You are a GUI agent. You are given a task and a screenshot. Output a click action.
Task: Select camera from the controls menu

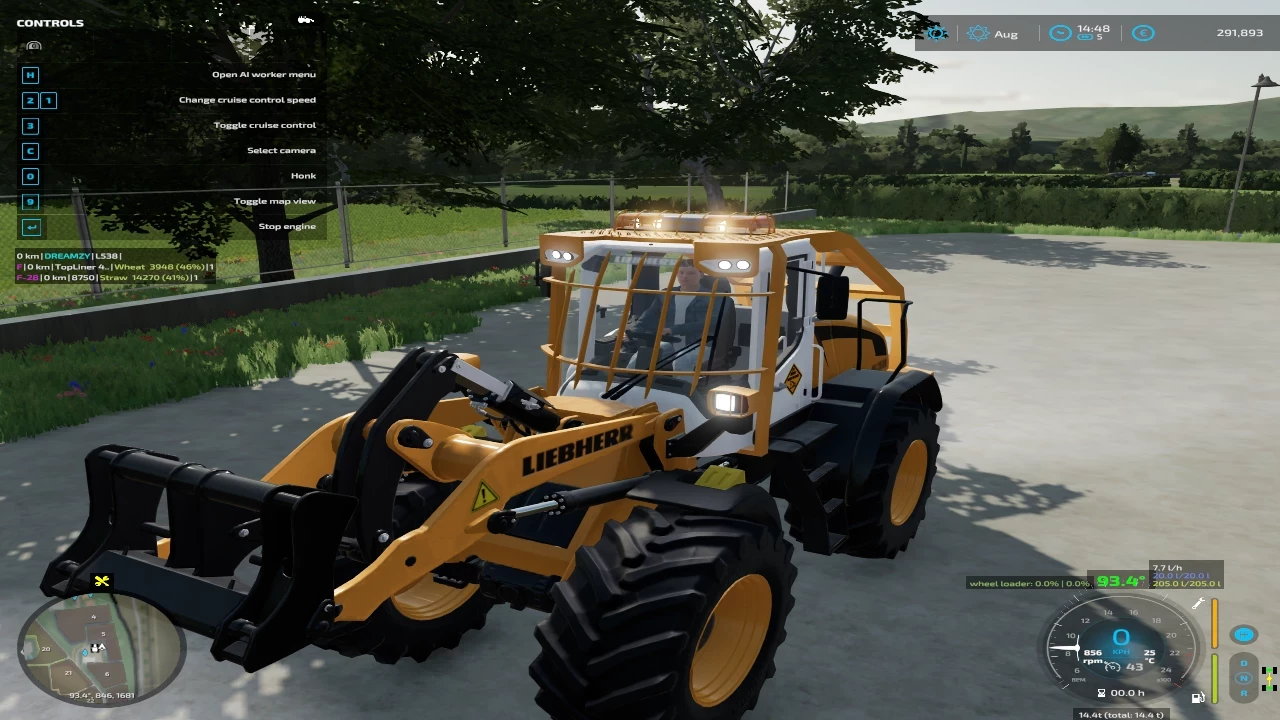(x=282, y=150)
